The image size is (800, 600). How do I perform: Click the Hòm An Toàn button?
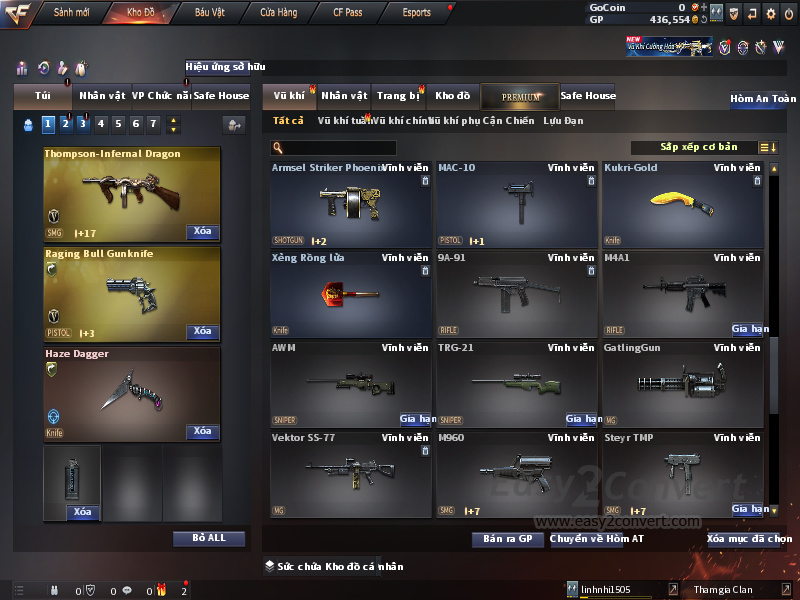[x=763, y=99]
